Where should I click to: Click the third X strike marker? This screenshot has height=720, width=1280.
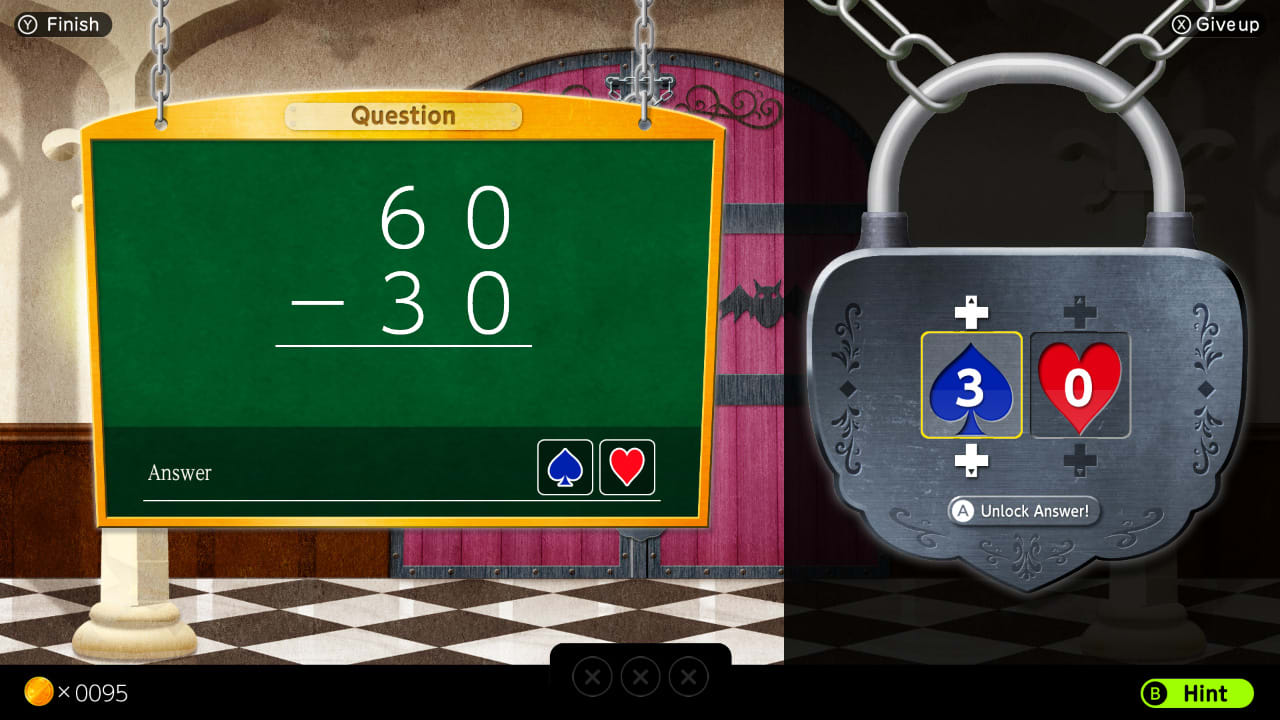[688, 676]
